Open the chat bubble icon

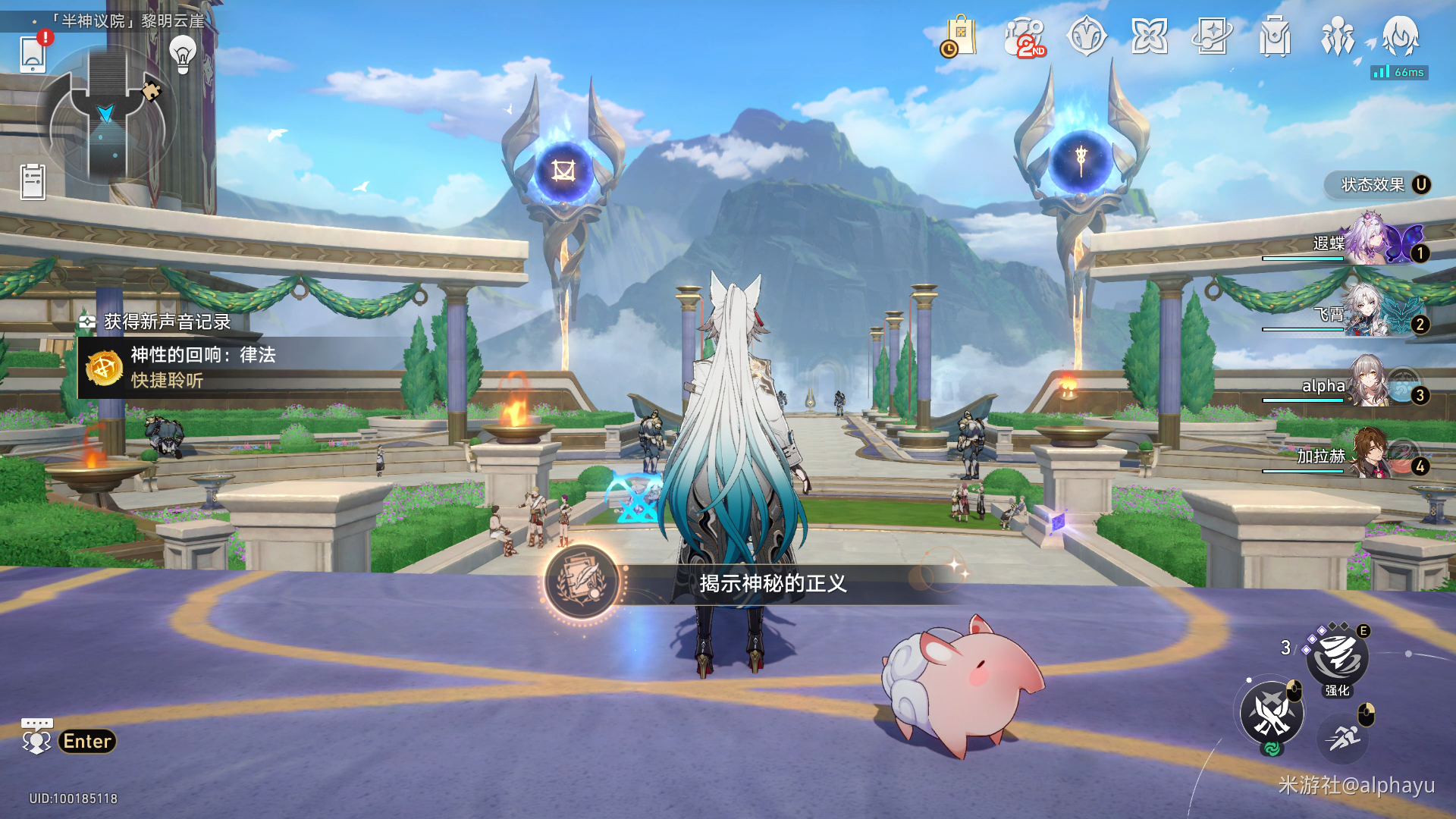click(x=36, y=736)
